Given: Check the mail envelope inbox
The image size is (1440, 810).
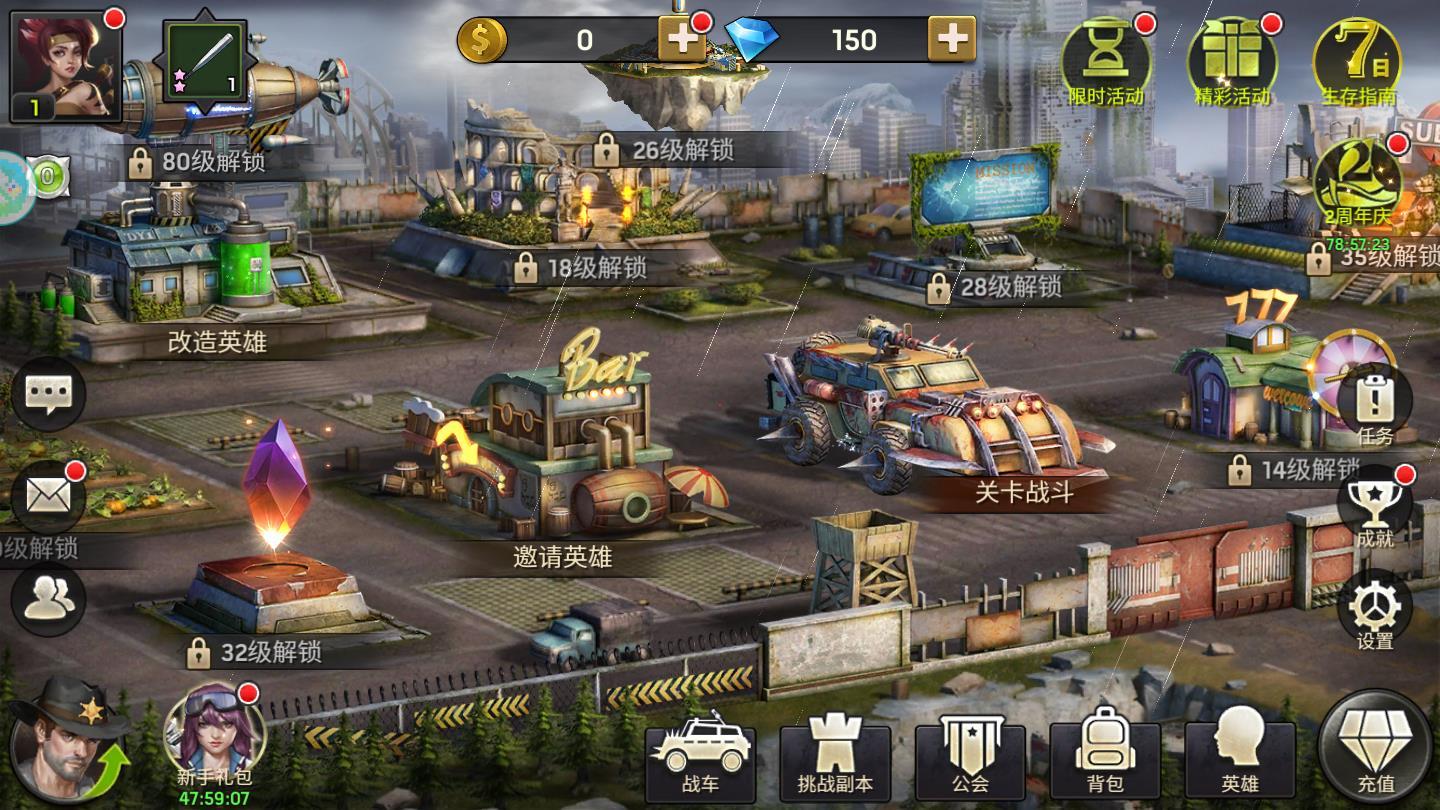Looking at the screenshot, I should point(48,497).
